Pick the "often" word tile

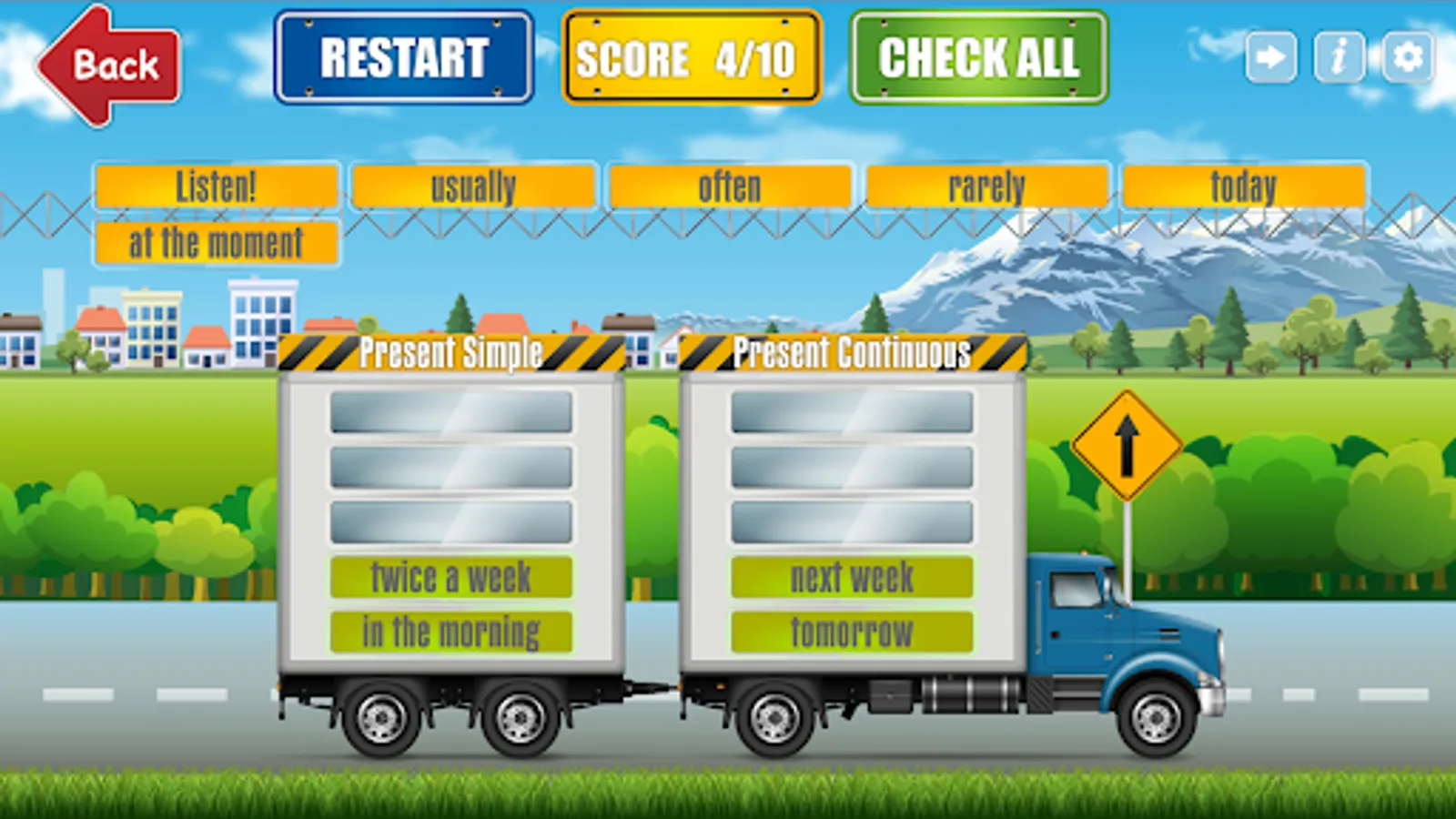(730, 187)
